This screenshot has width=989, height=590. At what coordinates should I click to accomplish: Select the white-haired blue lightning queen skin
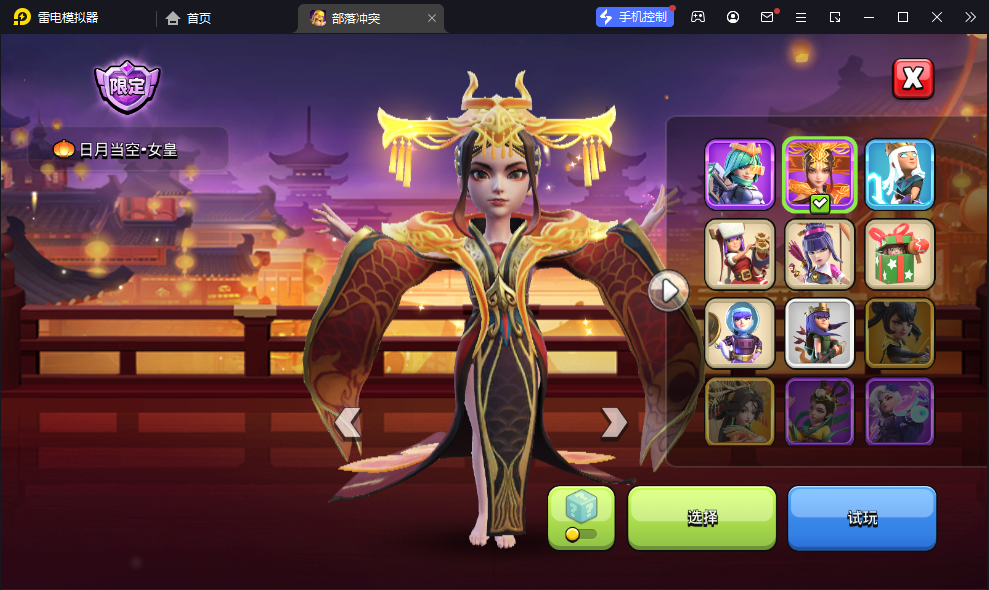click(899, 174)
